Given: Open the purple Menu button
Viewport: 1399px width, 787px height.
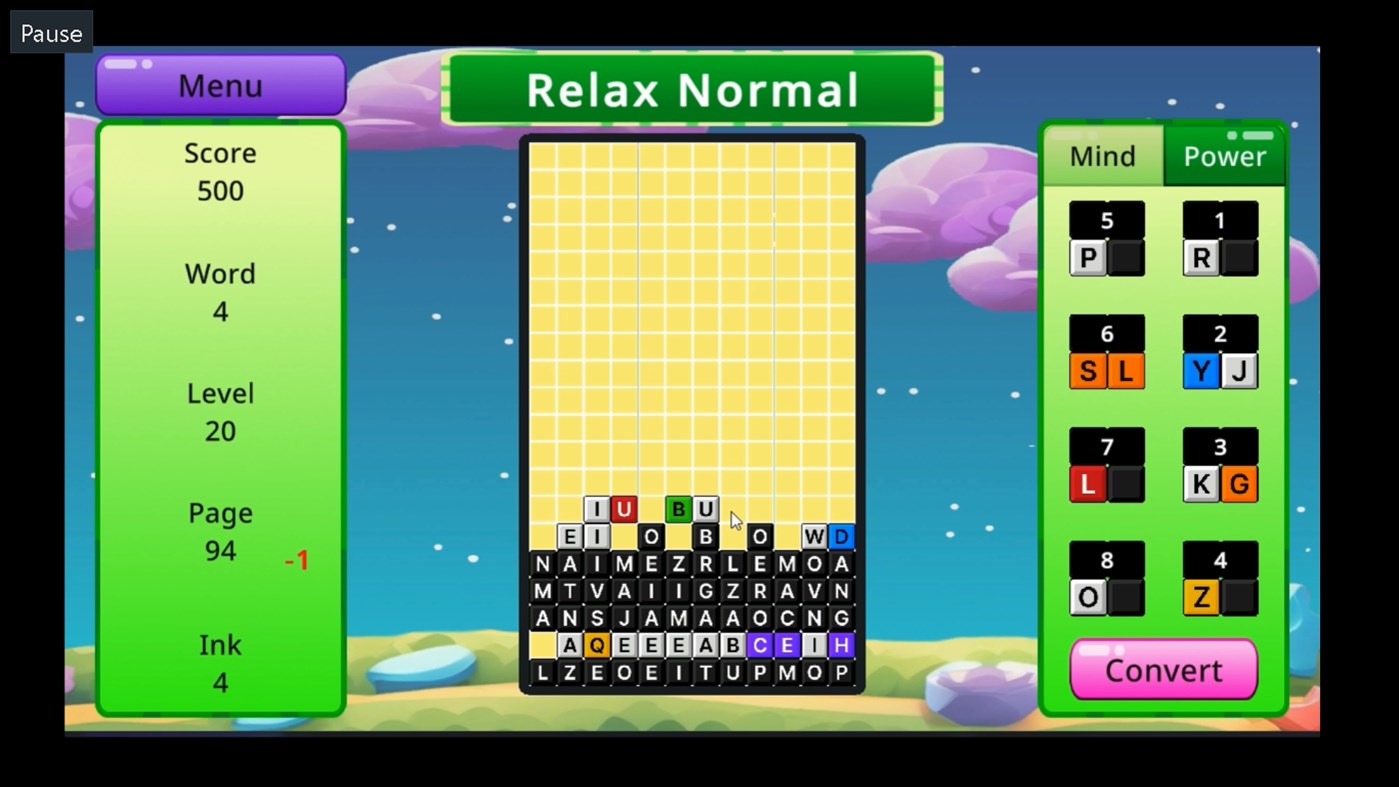Looking at the screenshot, I should (x=219, y=85).
